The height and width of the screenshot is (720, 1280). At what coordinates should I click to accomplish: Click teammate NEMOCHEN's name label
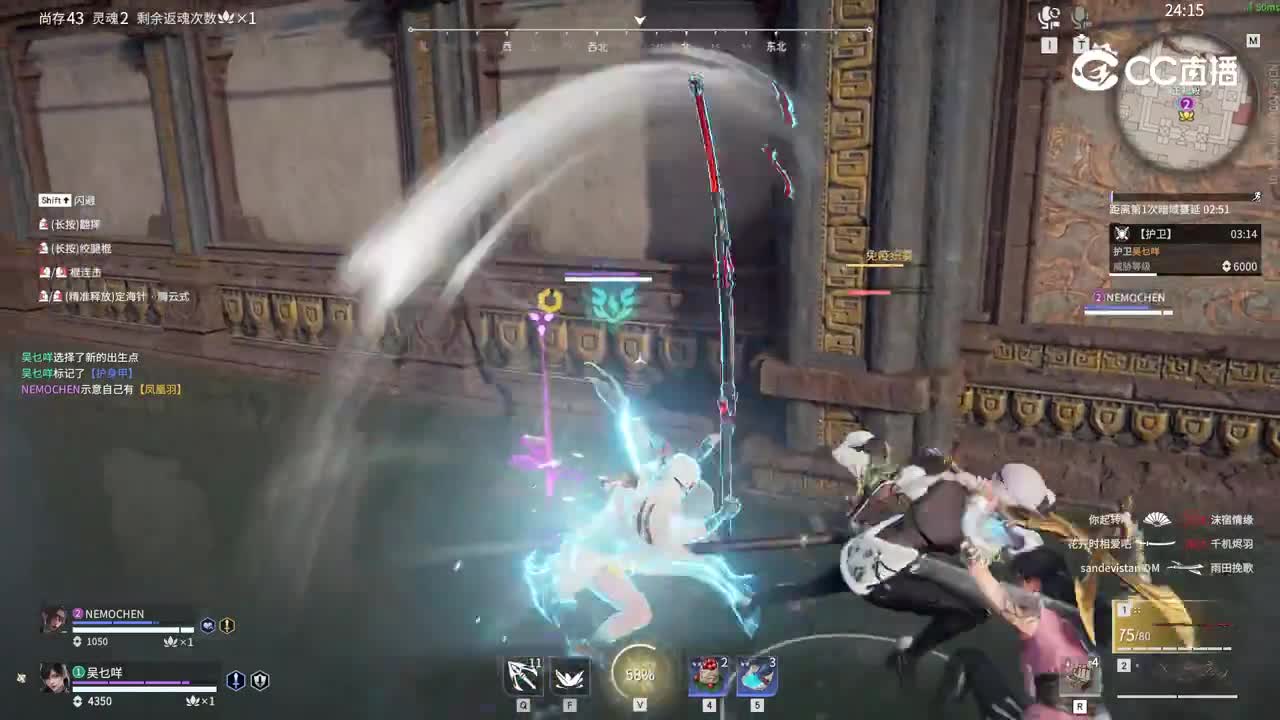117,614
